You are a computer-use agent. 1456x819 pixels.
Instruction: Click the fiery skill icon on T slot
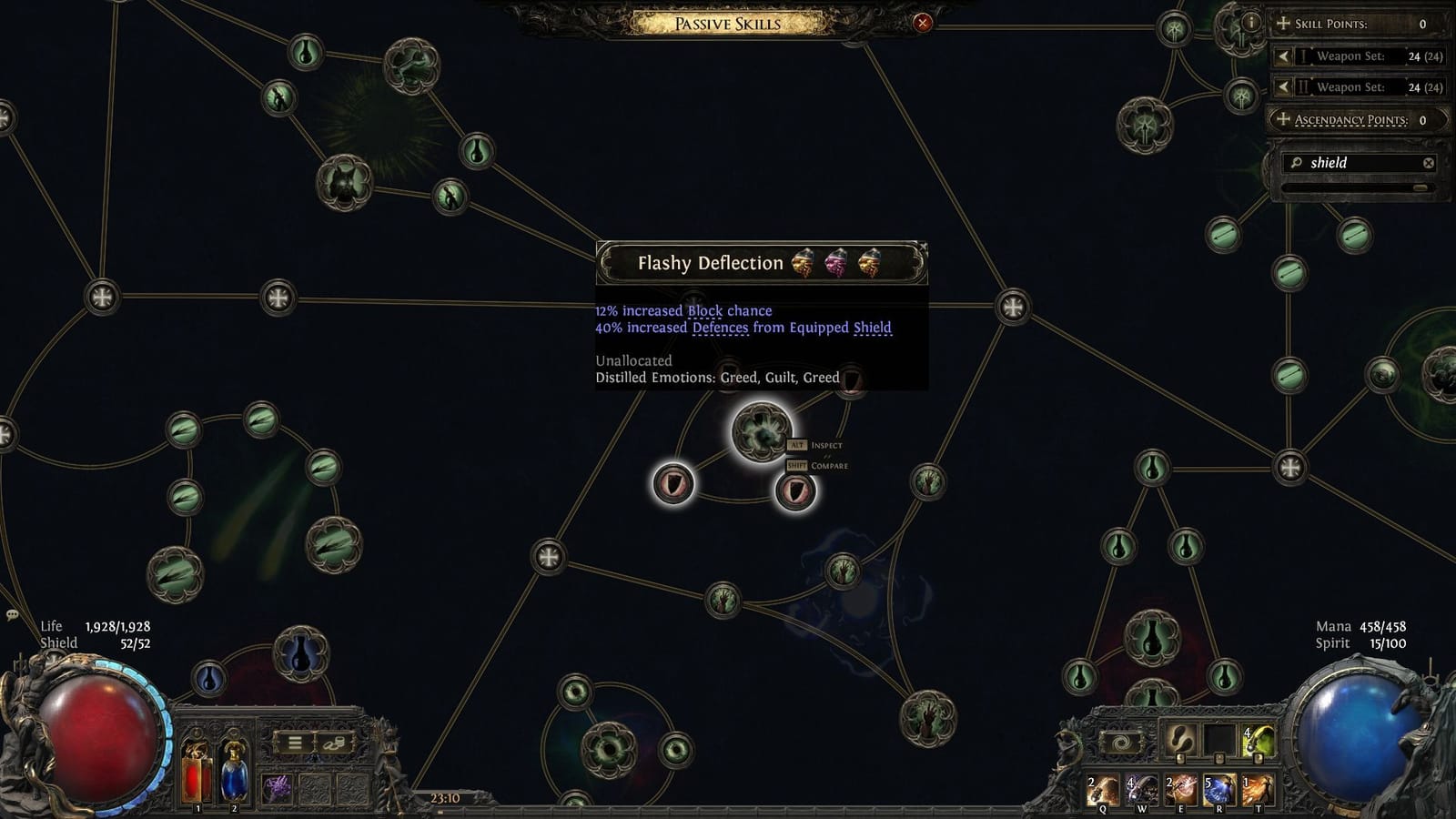tap(1258, 789)
